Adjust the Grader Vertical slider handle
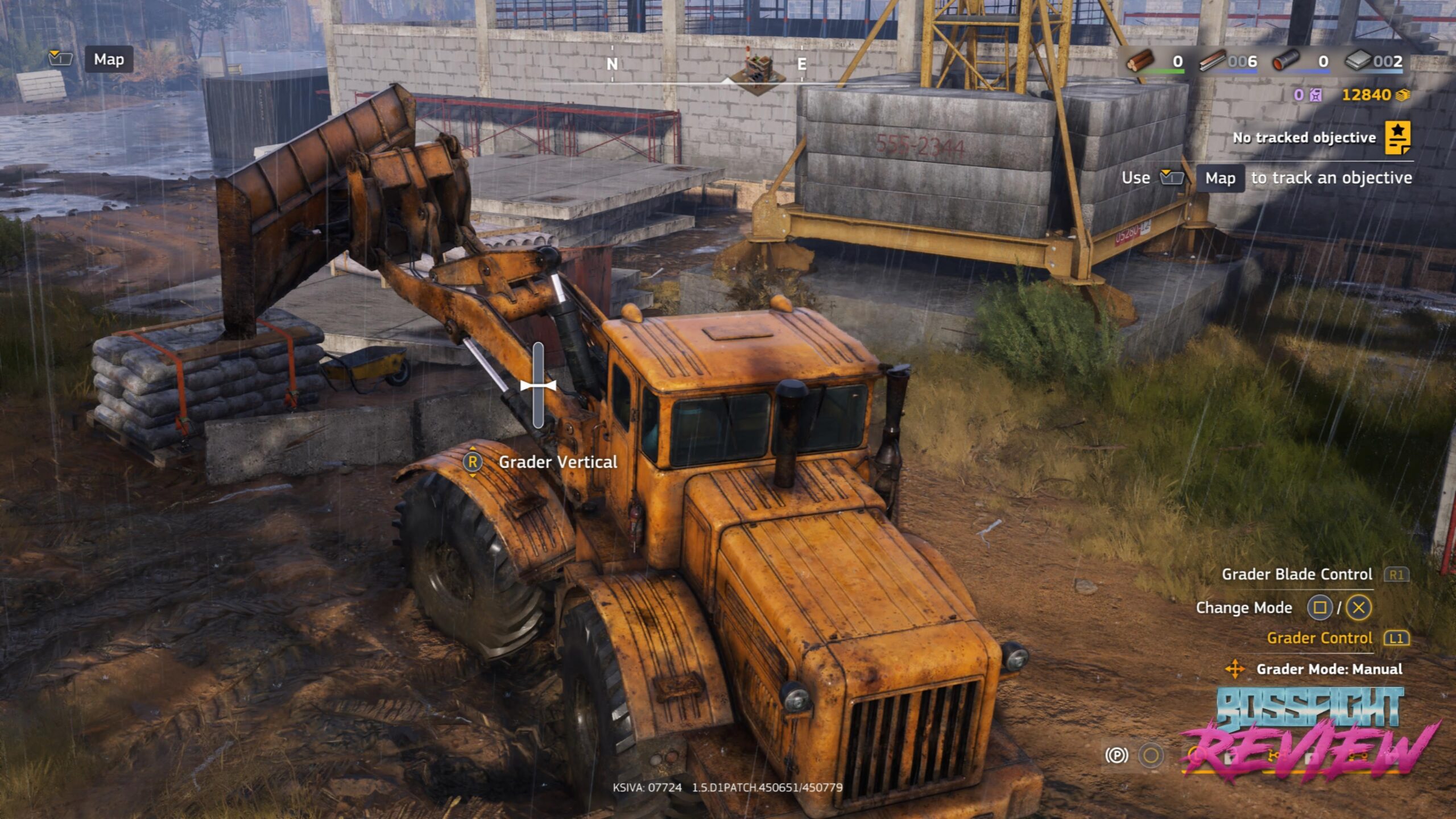The height and width of the screenshot is (819, 1456). [x=538, y=386]
